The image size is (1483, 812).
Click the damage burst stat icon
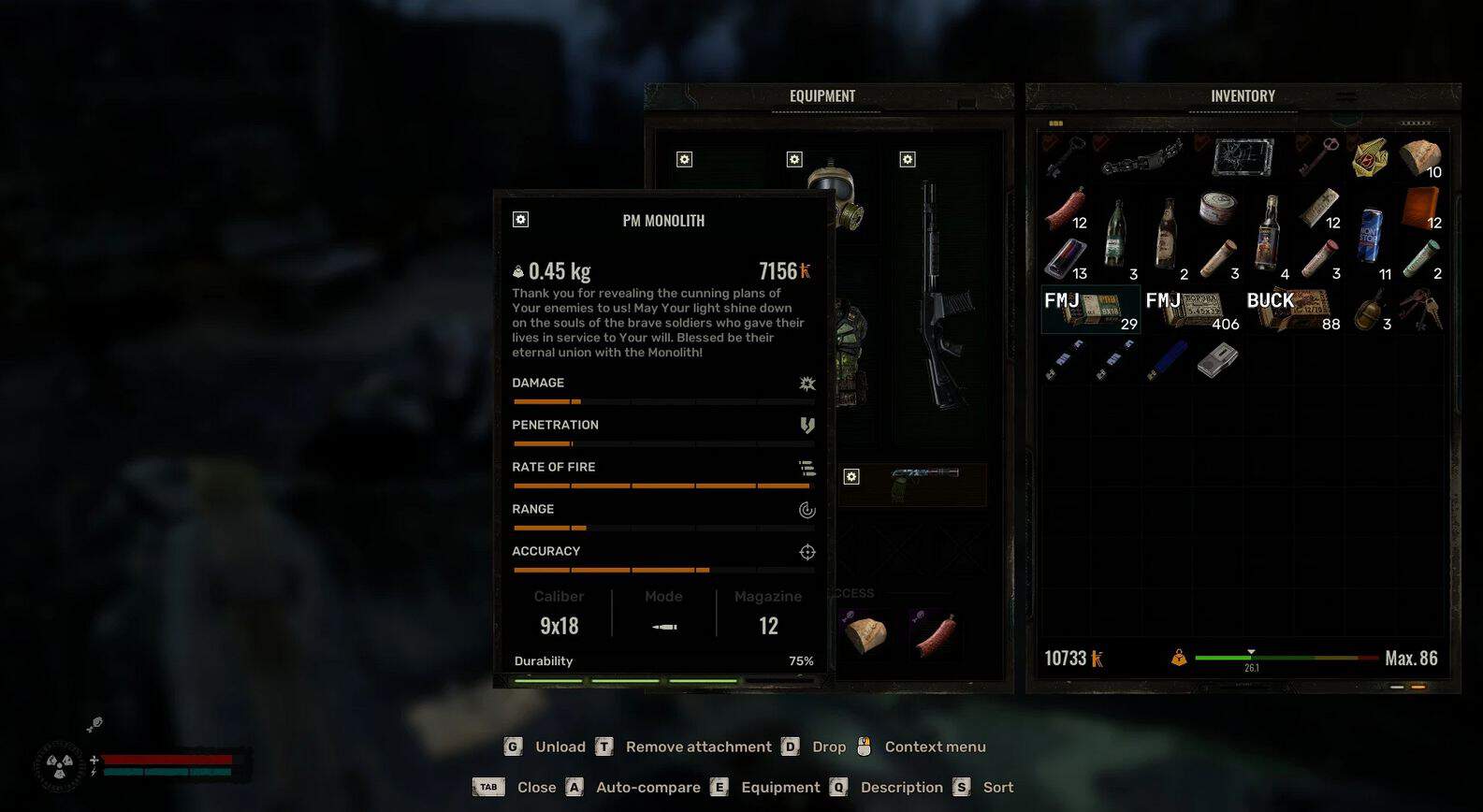(806, 383)
